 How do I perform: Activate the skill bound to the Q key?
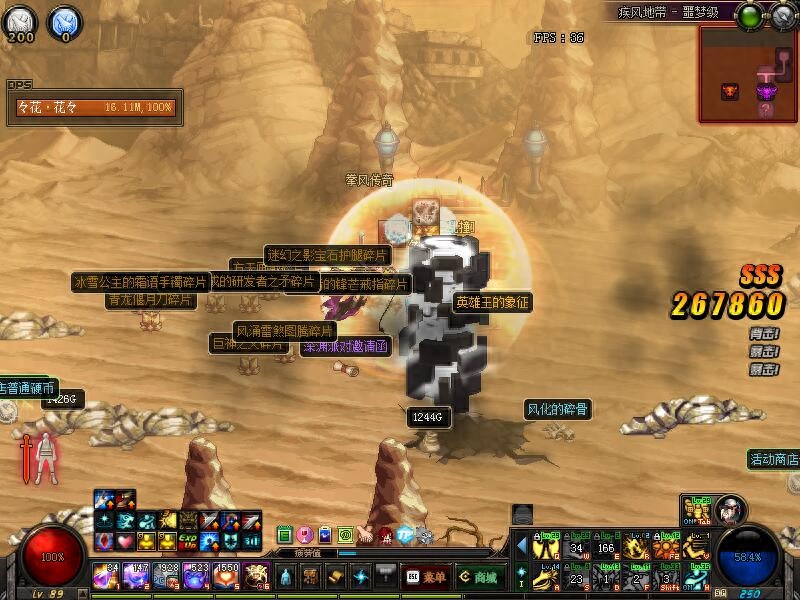[x=545, y=548]
